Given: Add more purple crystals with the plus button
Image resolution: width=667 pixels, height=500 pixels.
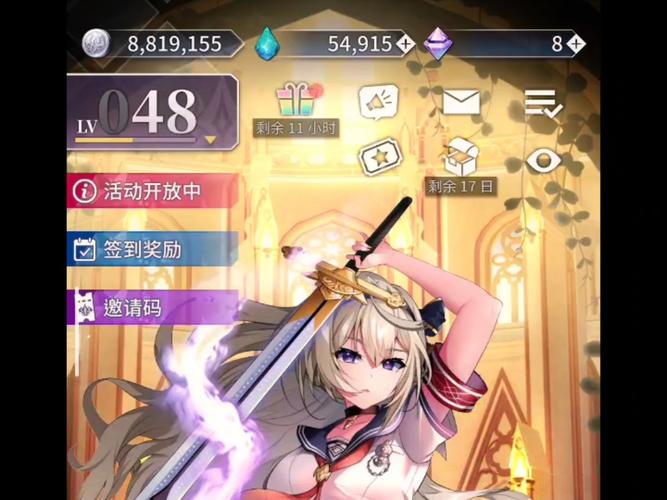Looking at the screenshot, I should [x=575, y=44].
